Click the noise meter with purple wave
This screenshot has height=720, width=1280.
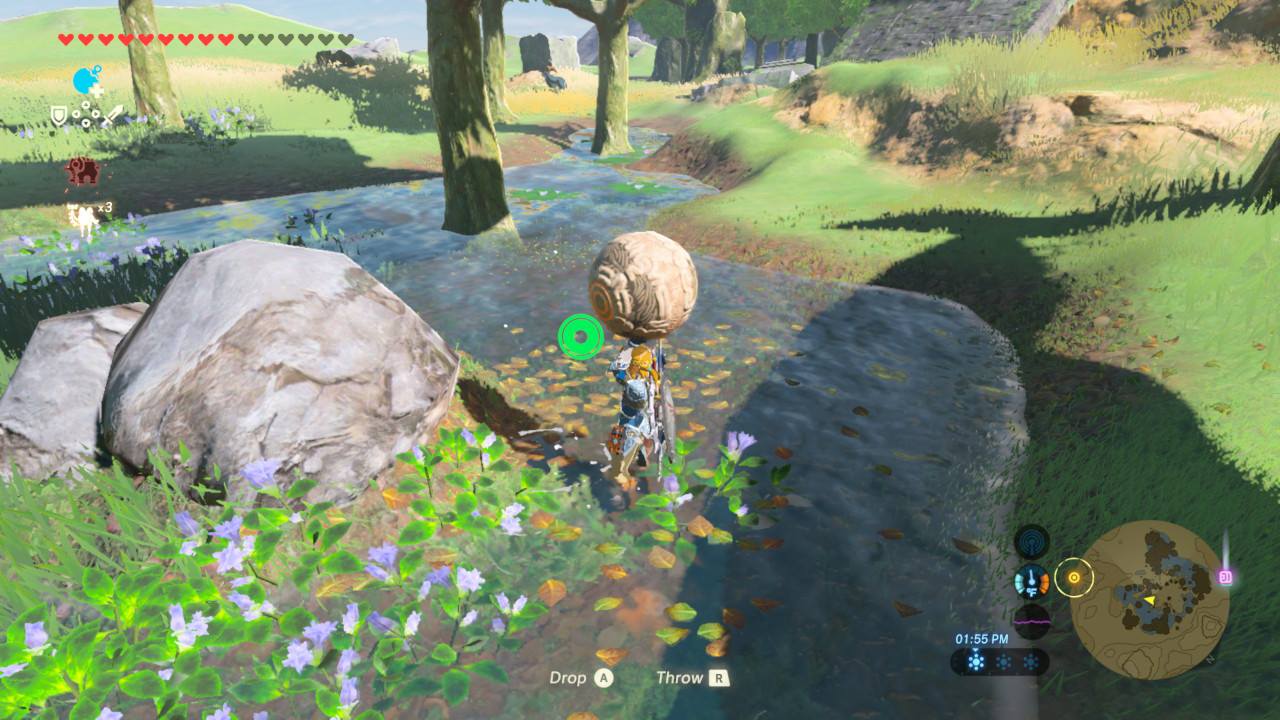tap(1031, 620)
